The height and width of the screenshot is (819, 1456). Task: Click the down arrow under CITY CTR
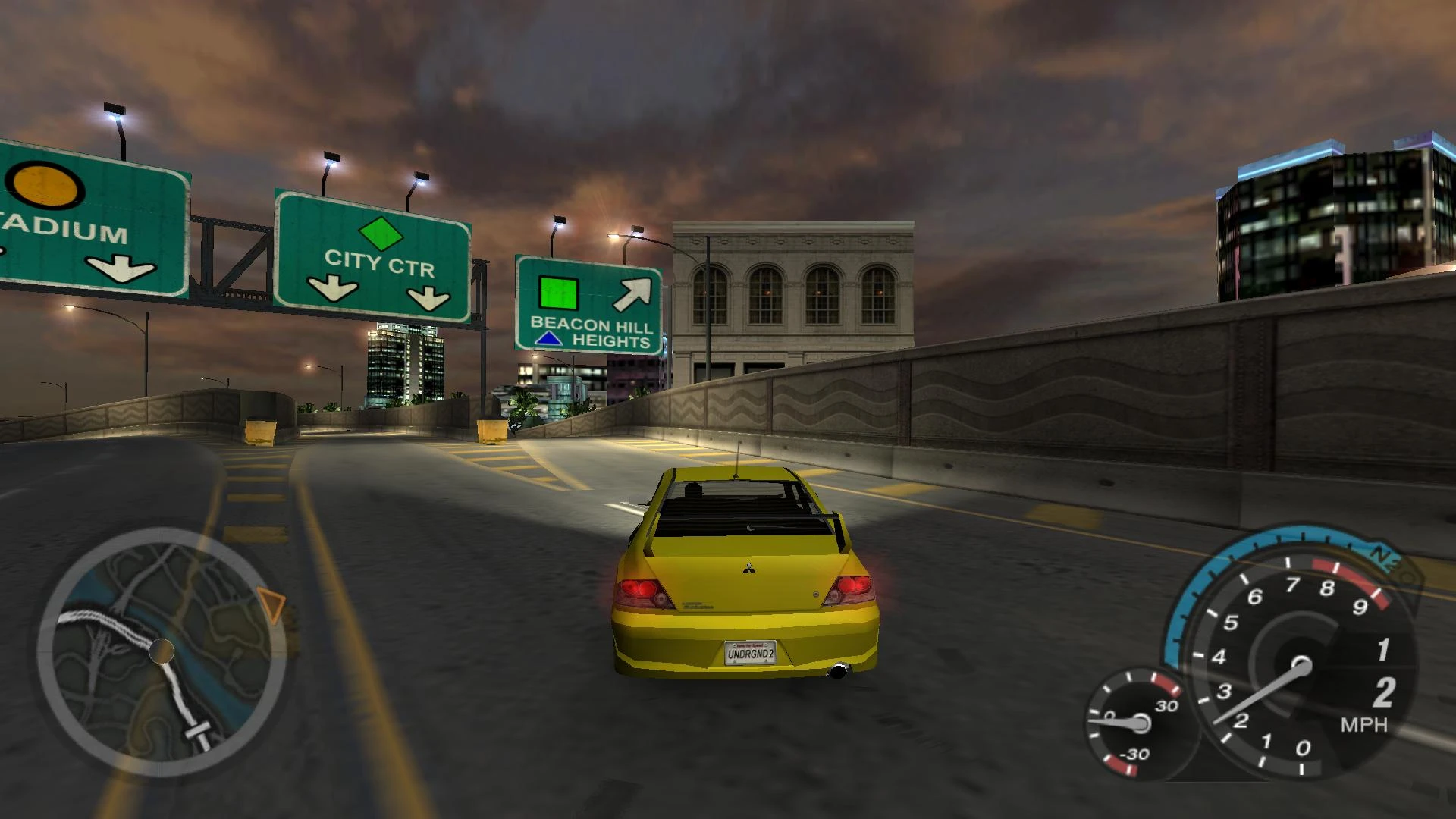[x=331, y=286]
